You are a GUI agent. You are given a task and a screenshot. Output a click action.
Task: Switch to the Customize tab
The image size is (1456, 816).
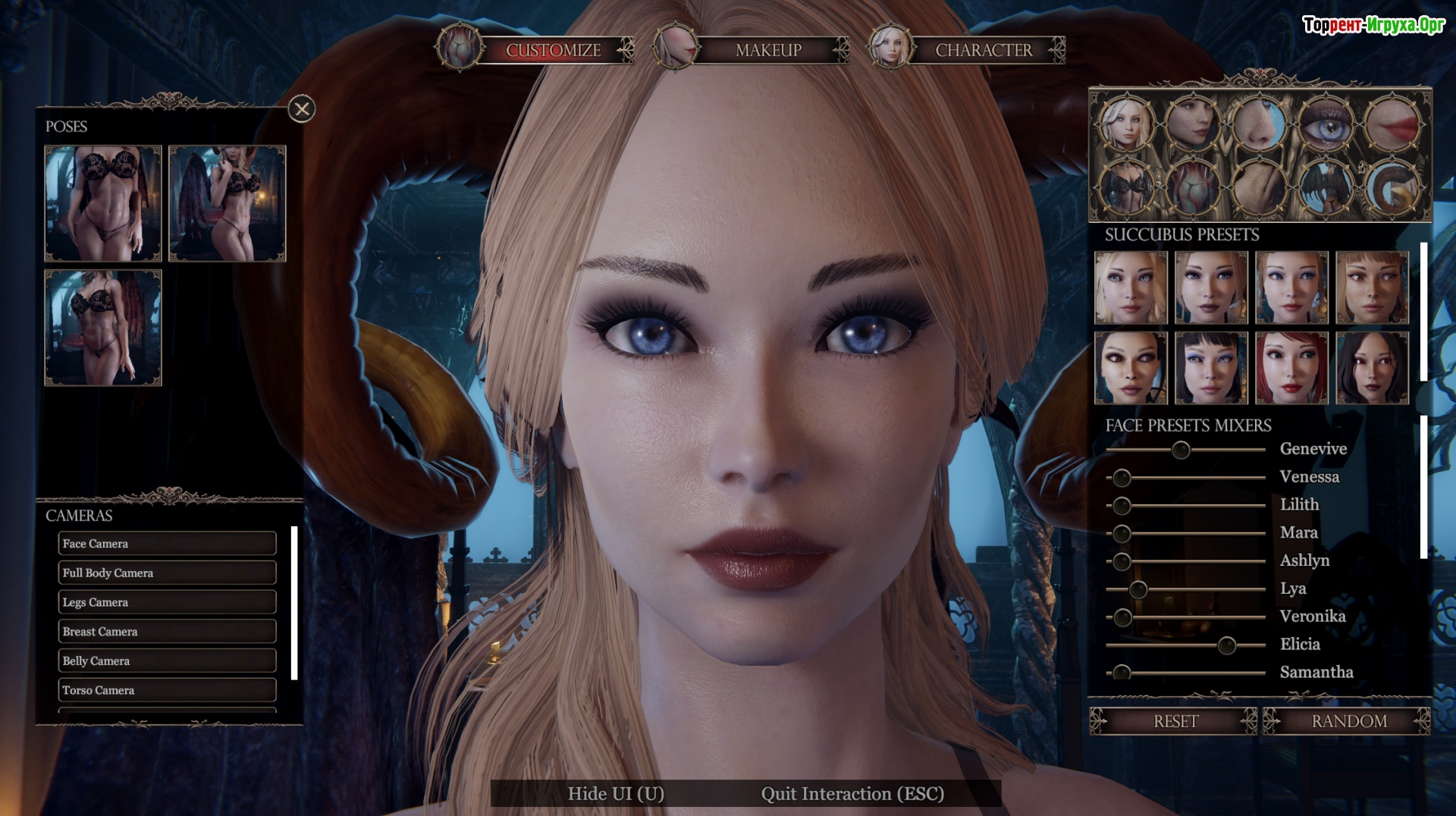(x=553, y=50)
